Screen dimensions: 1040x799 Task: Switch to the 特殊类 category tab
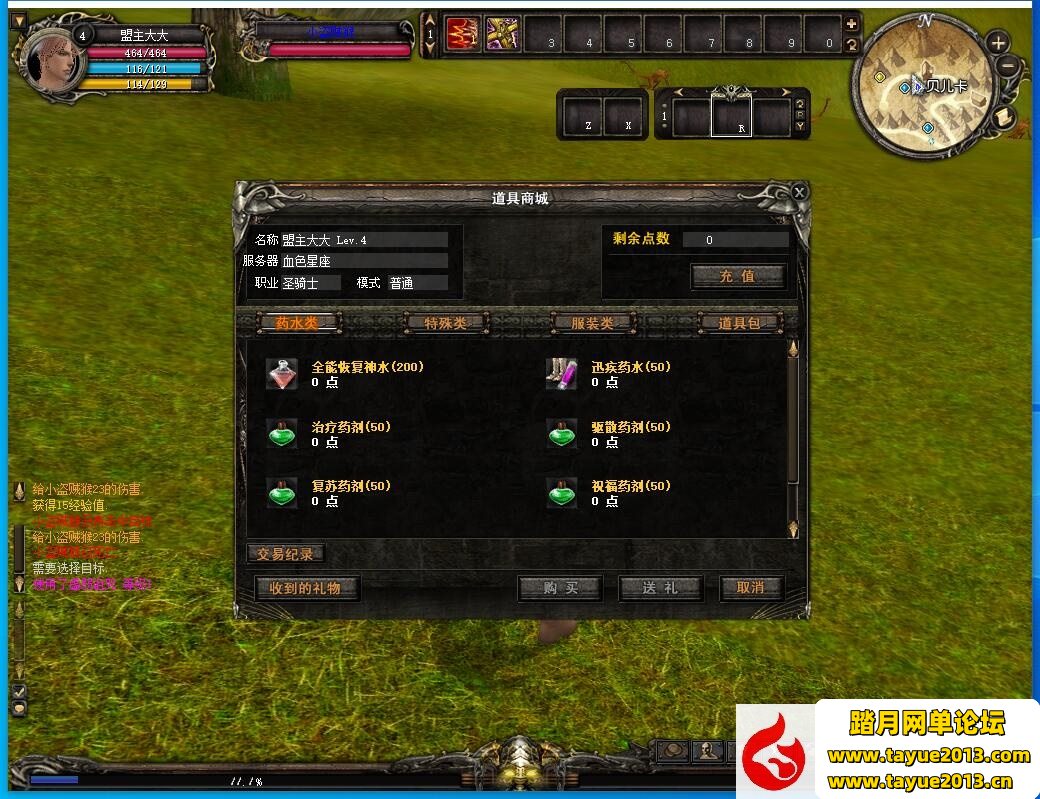(x=446, y=323)
